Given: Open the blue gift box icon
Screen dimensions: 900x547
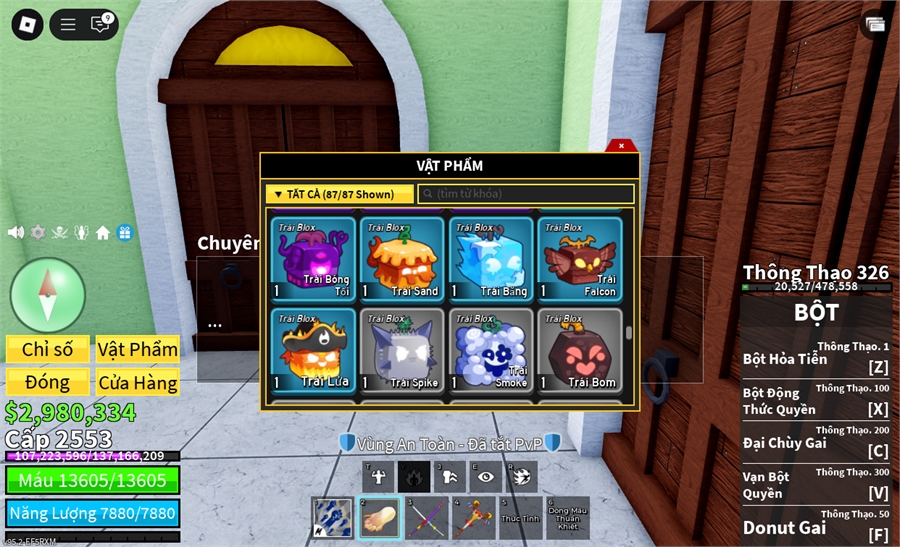Looking at the screenshot, I should [124, 232].
